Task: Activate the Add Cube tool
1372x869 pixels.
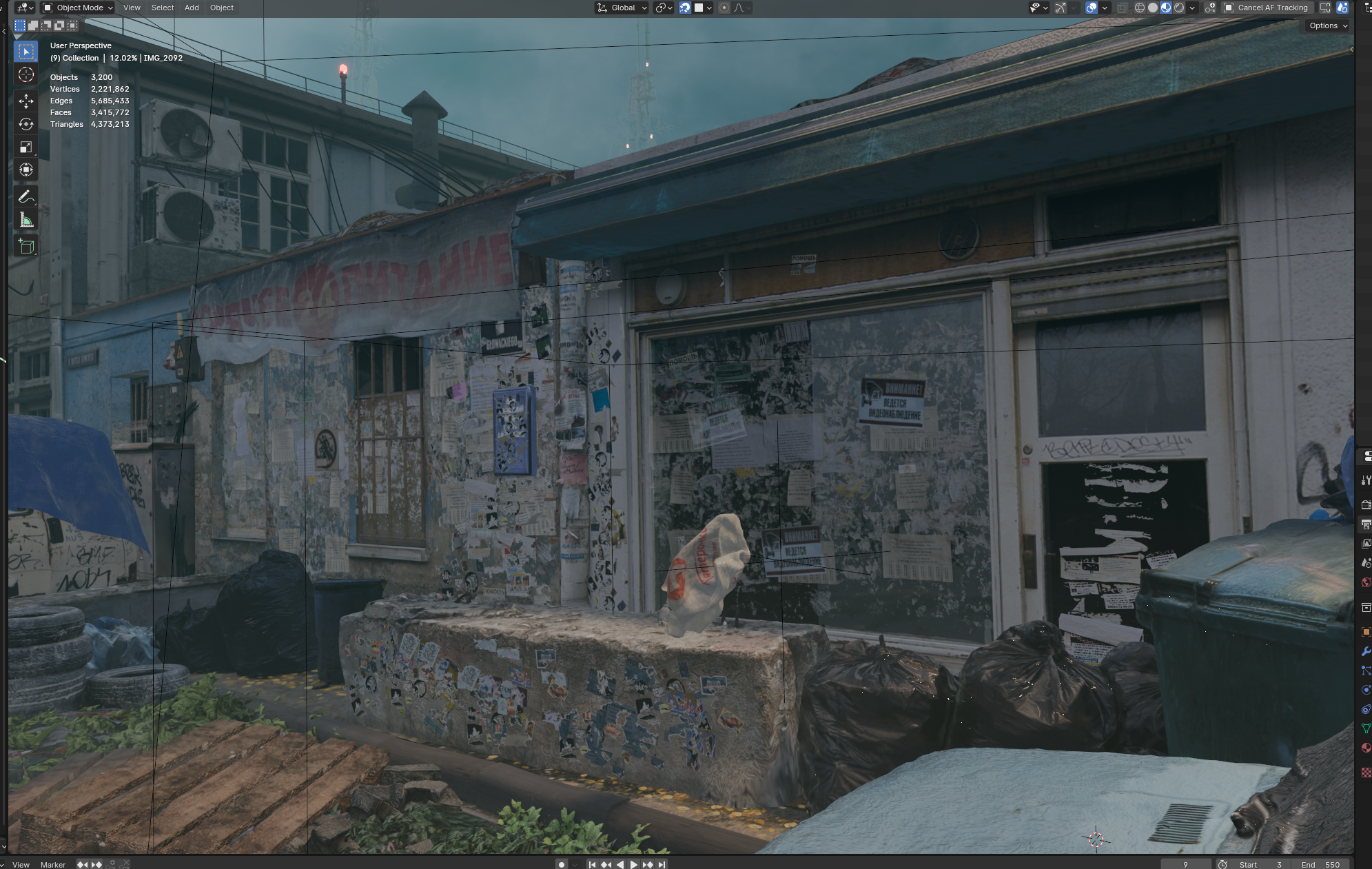Action: click(26, 246)
